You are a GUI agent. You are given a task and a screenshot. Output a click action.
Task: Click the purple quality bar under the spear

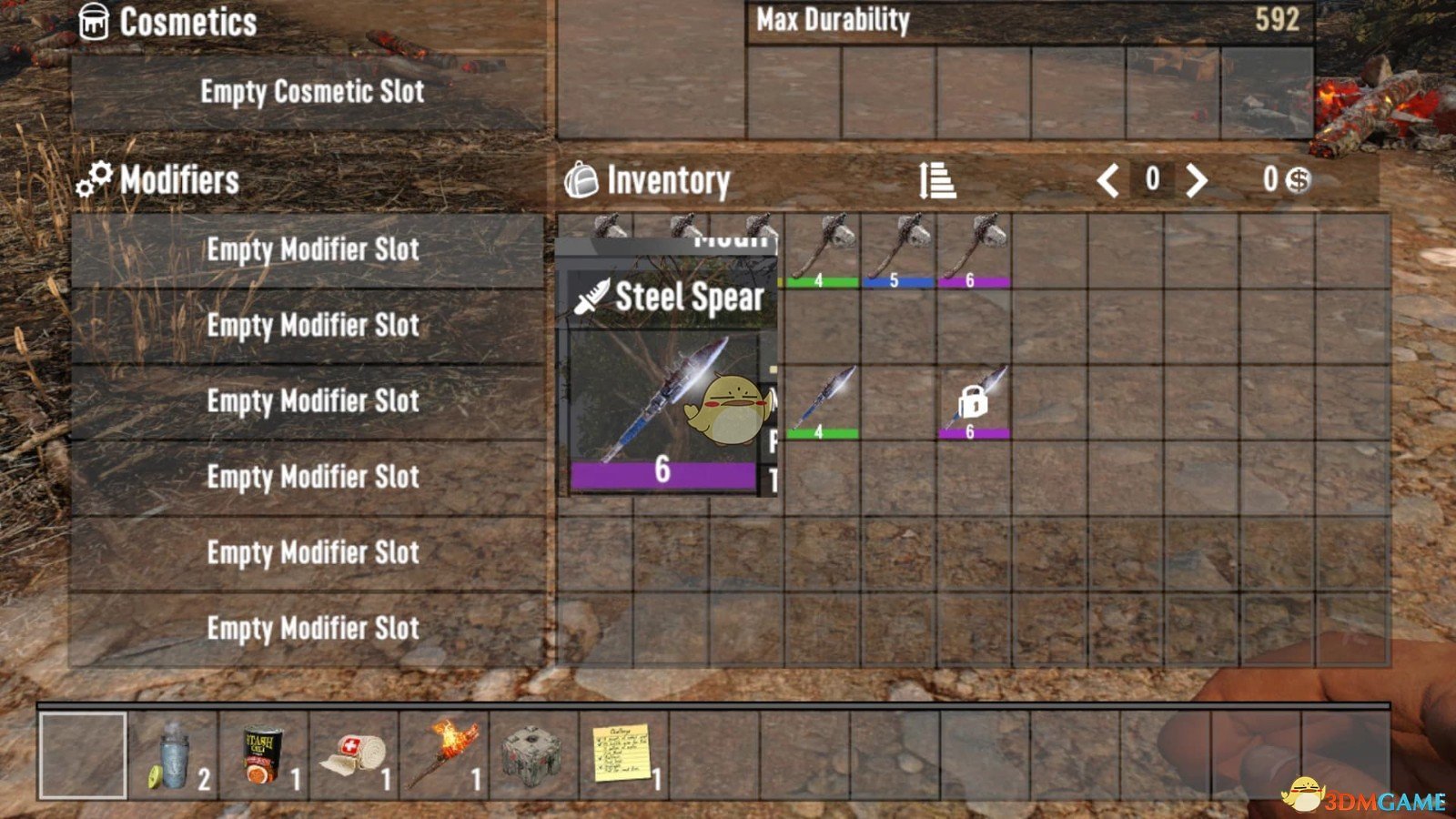[662, 470]
